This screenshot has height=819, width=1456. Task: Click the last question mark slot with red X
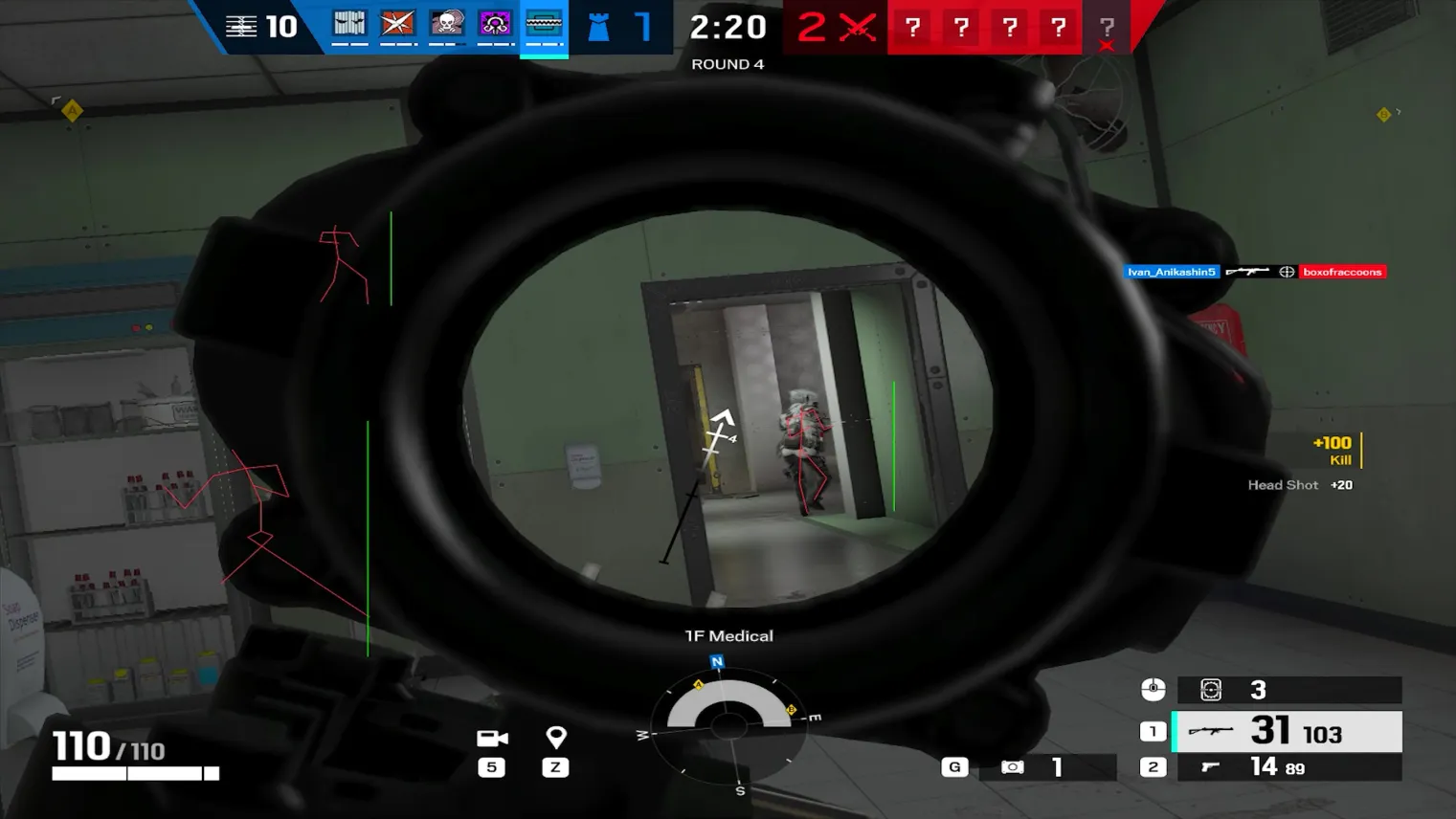coord(1107,28)
